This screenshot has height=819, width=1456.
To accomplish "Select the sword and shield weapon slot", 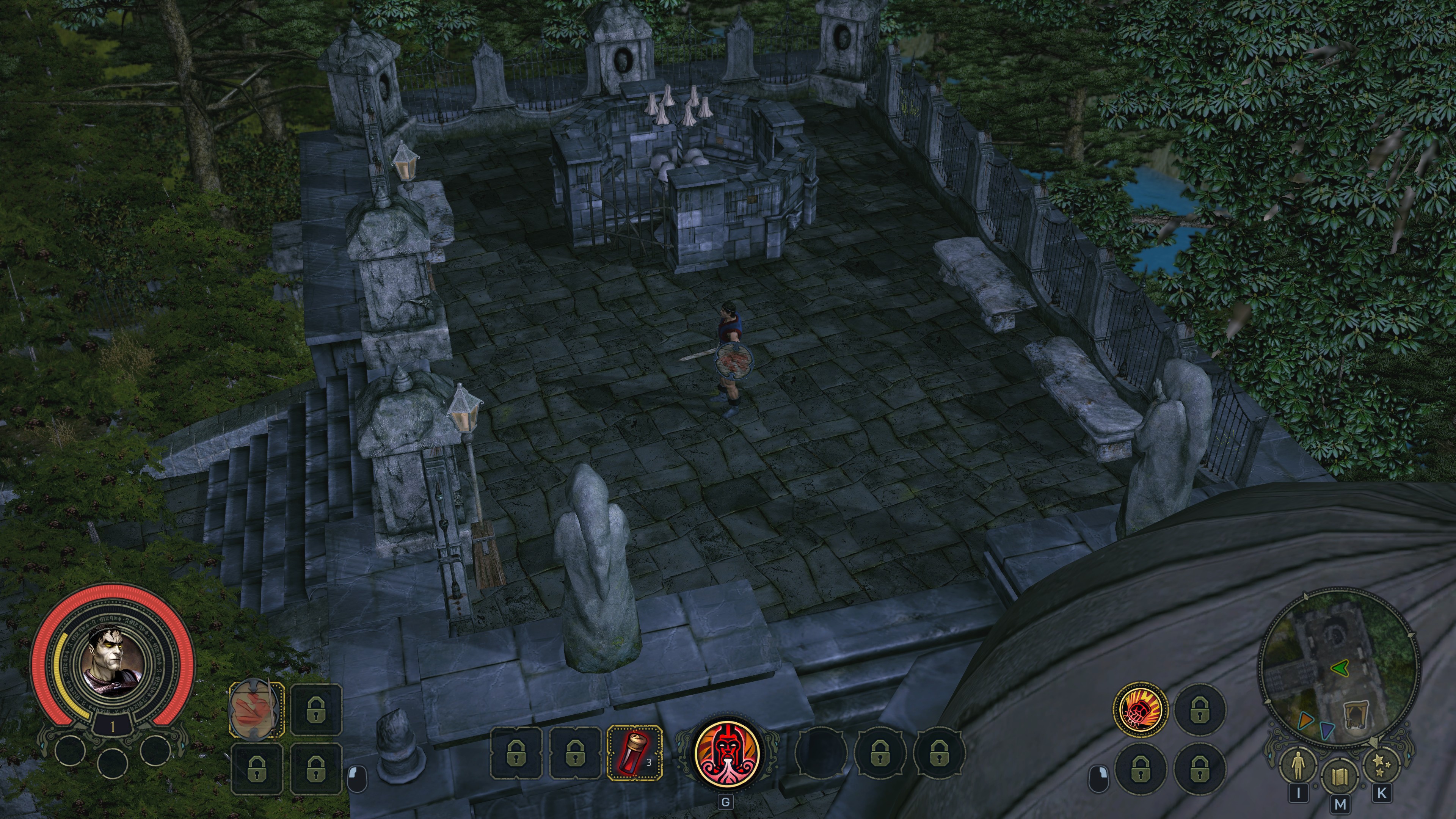I will pyautogui.click(x=257, y=709).
